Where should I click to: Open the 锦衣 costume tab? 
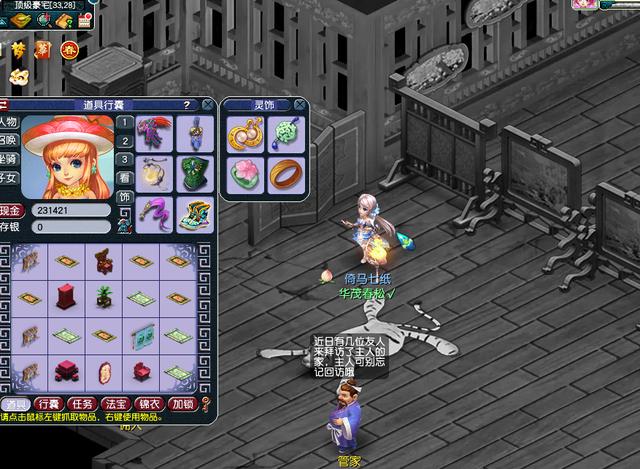149,404
